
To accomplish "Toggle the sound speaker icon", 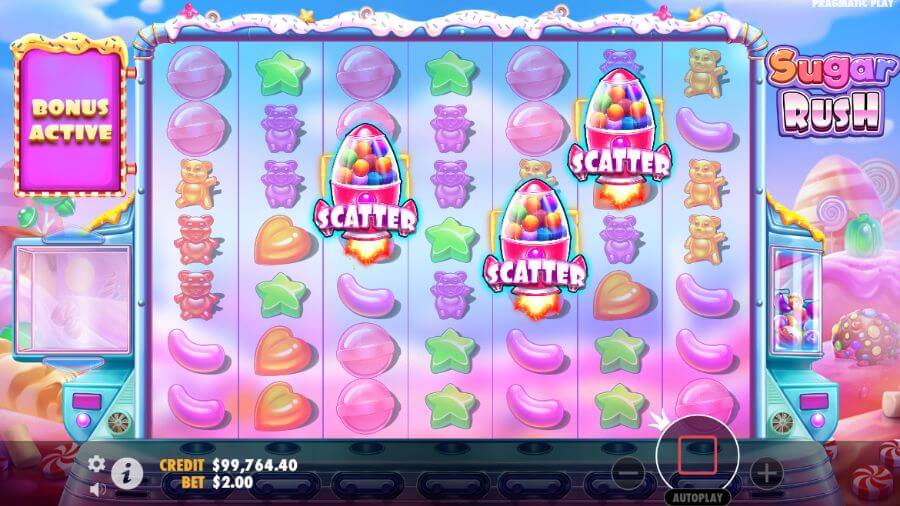I will click(x=97, y=489).
